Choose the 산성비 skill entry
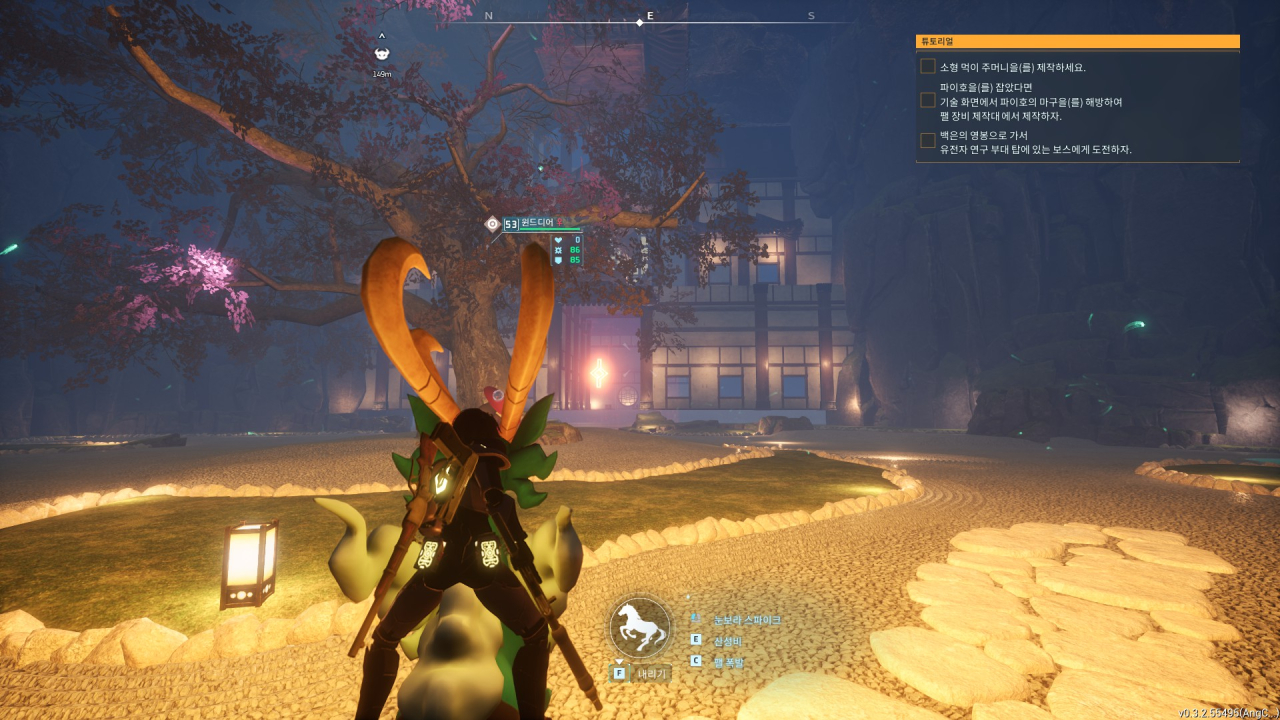Screen dimensions: 1280x720 click(728, 640)
